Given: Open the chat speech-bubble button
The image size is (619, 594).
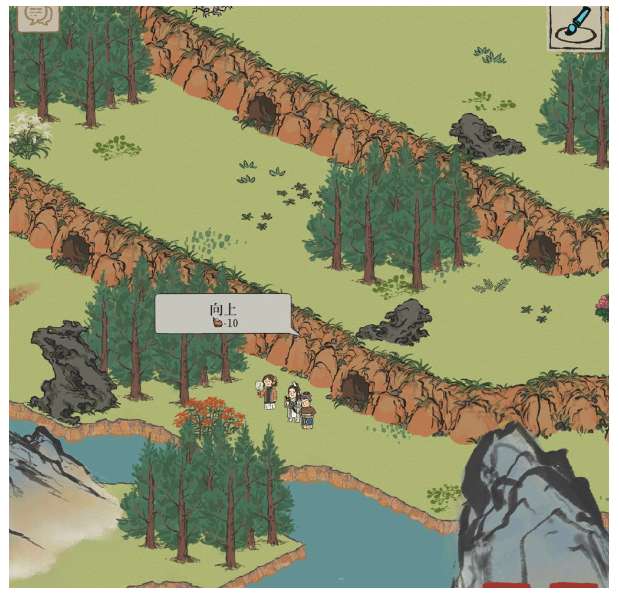Looking at the screenshot, I should click(38, 16).
